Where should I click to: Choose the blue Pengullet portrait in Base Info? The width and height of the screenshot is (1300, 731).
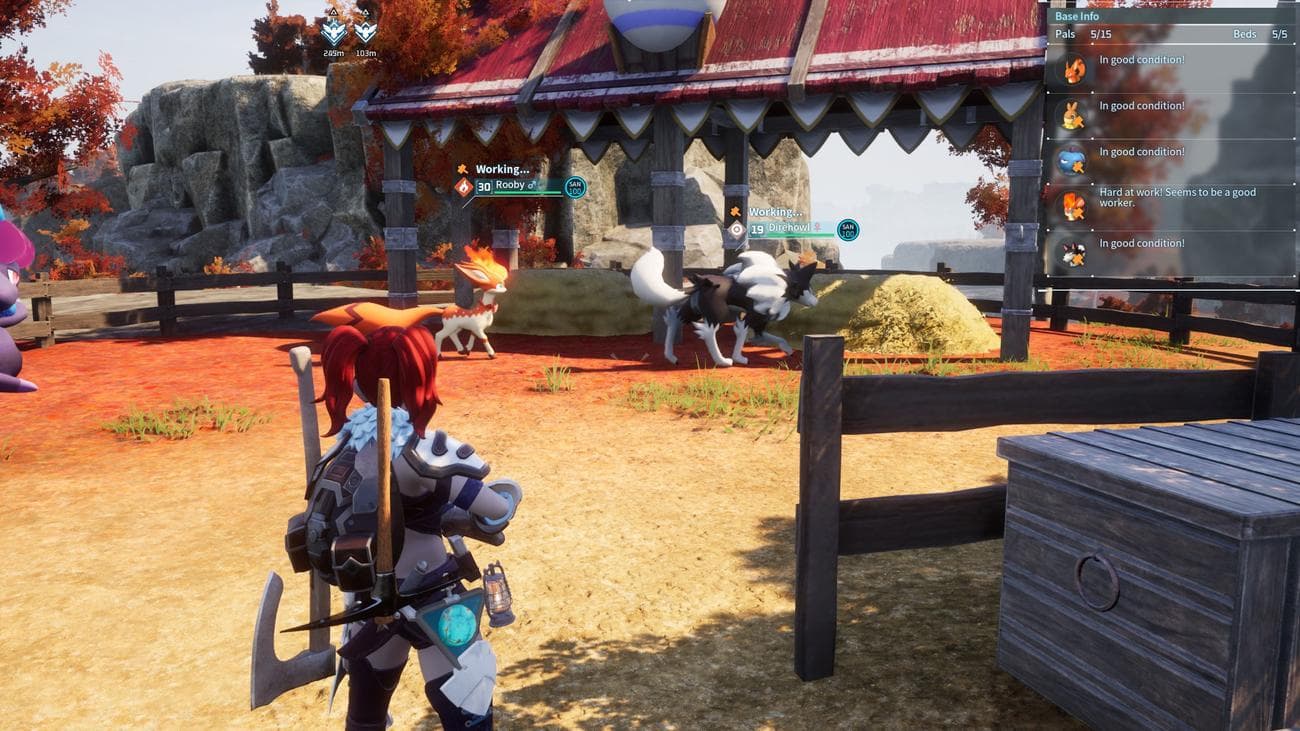tap(1074, 162)
